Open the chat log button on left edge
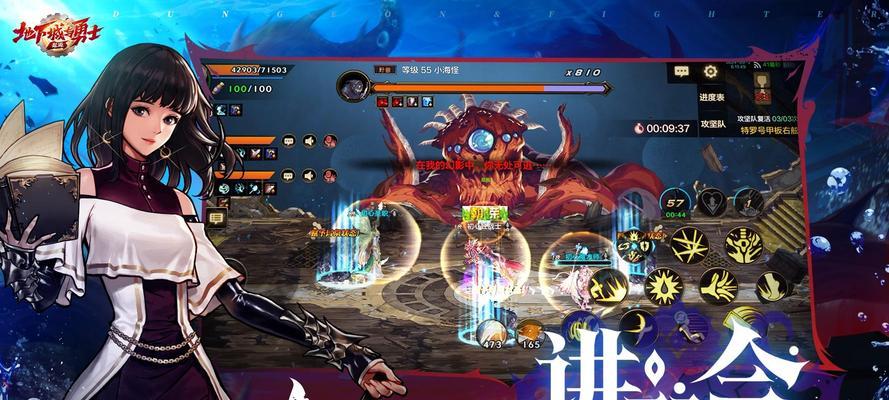889x400 pixels. pyautogui.click(x=217, y=216)
